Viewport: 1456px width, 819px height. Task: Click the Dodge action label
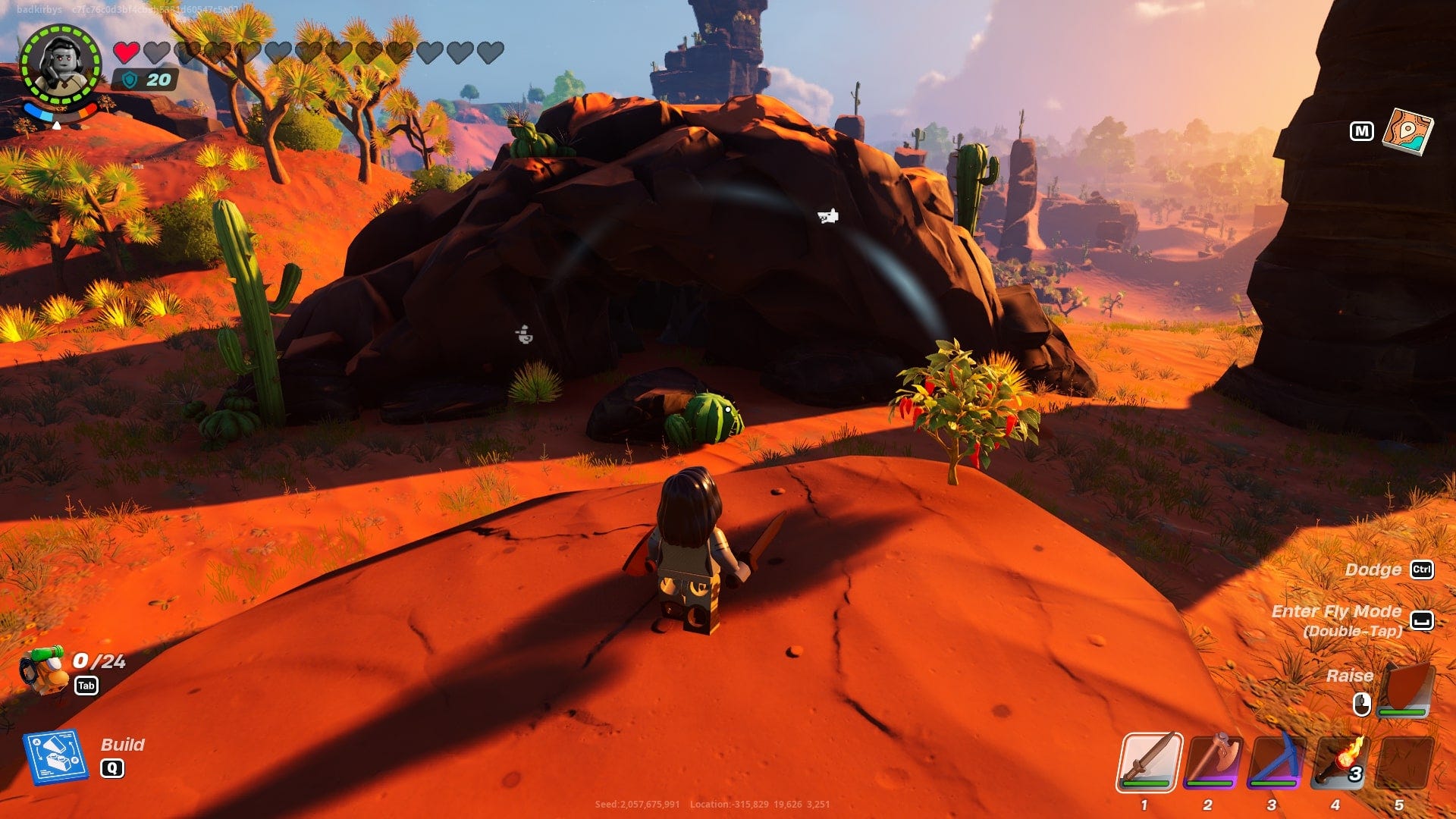[x=1374, y=570]
